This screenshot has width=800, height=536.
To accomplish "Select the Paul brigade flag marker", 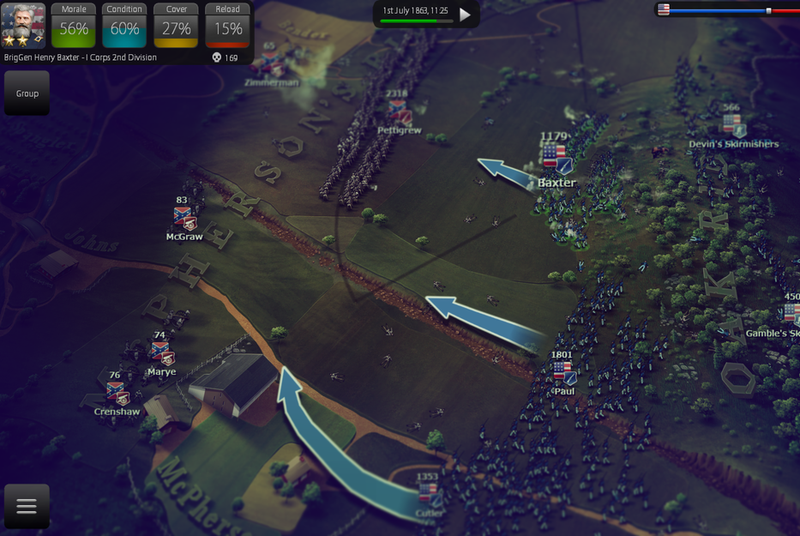I will pos(563,373).
